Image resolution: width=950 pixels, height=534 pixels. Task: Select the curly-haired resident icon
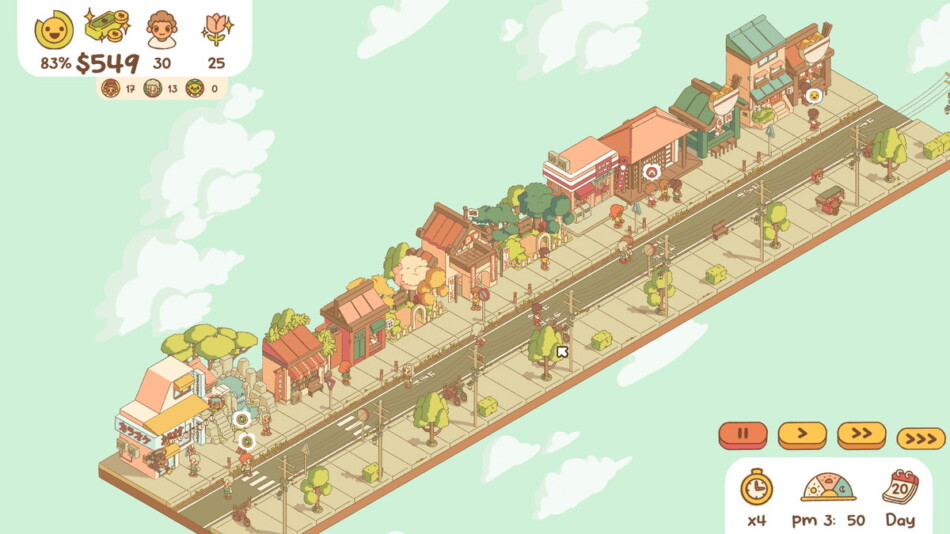click(161, 29)
